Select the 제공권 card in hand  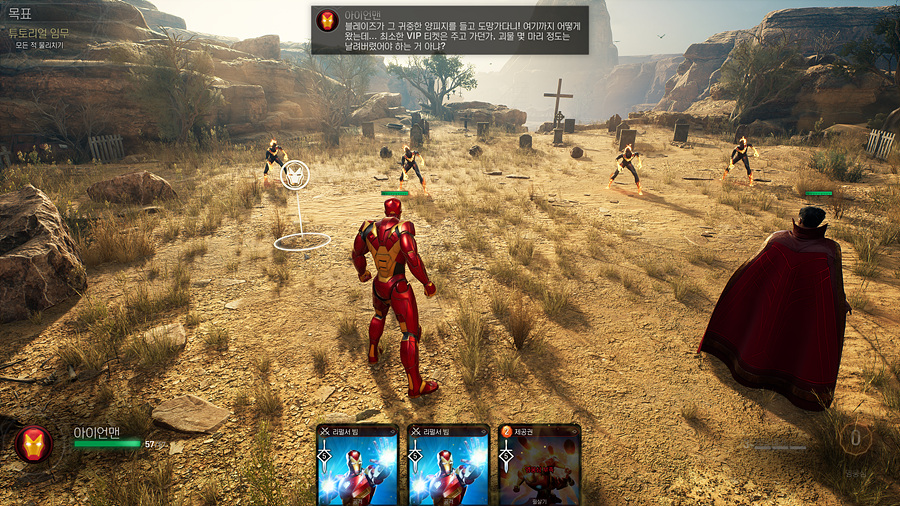pos(539,466)
